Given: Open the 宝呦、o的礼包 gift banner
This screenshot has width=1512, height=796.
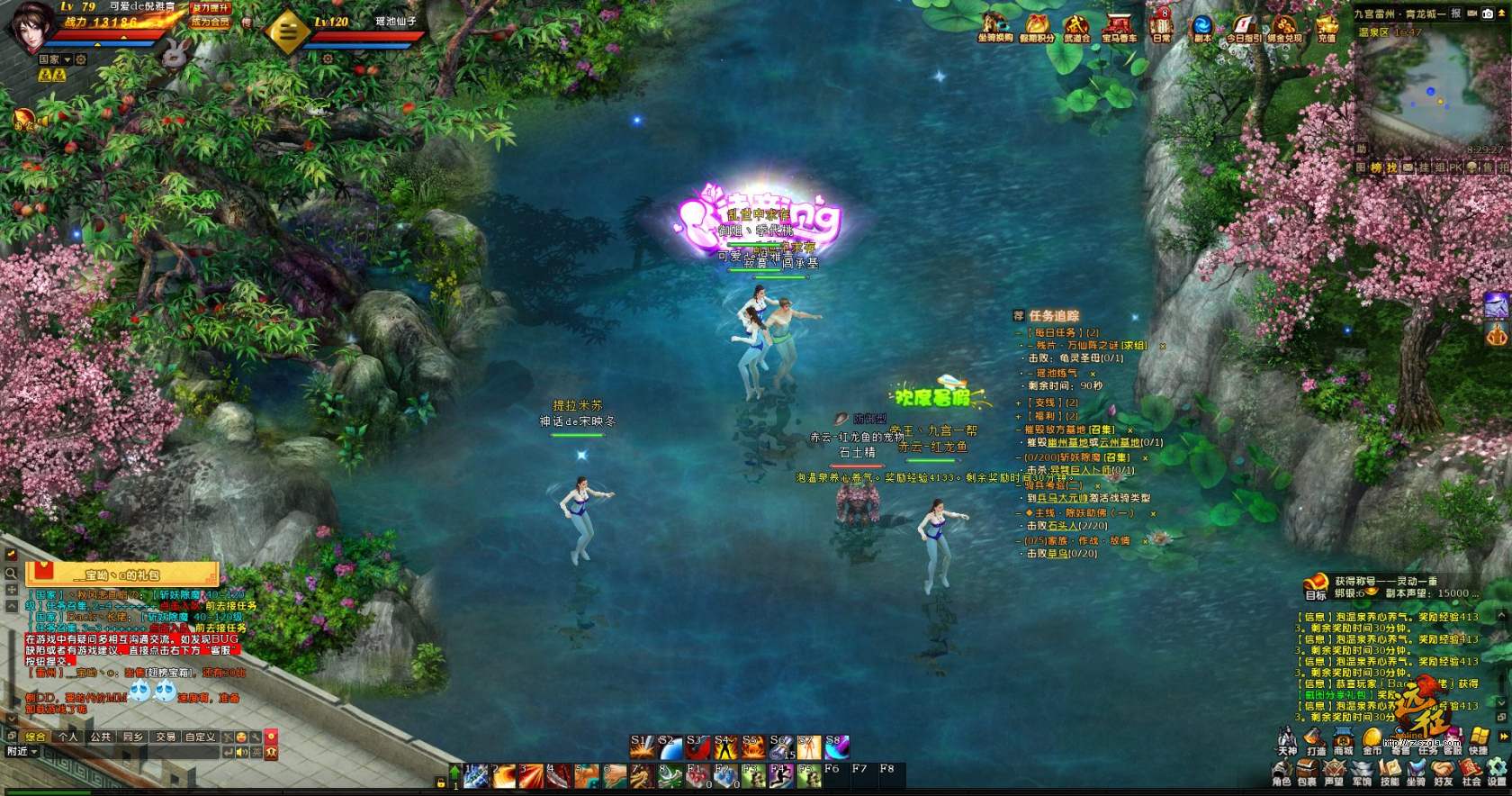Looking at the screenshot, I should [x=122, y=574].
